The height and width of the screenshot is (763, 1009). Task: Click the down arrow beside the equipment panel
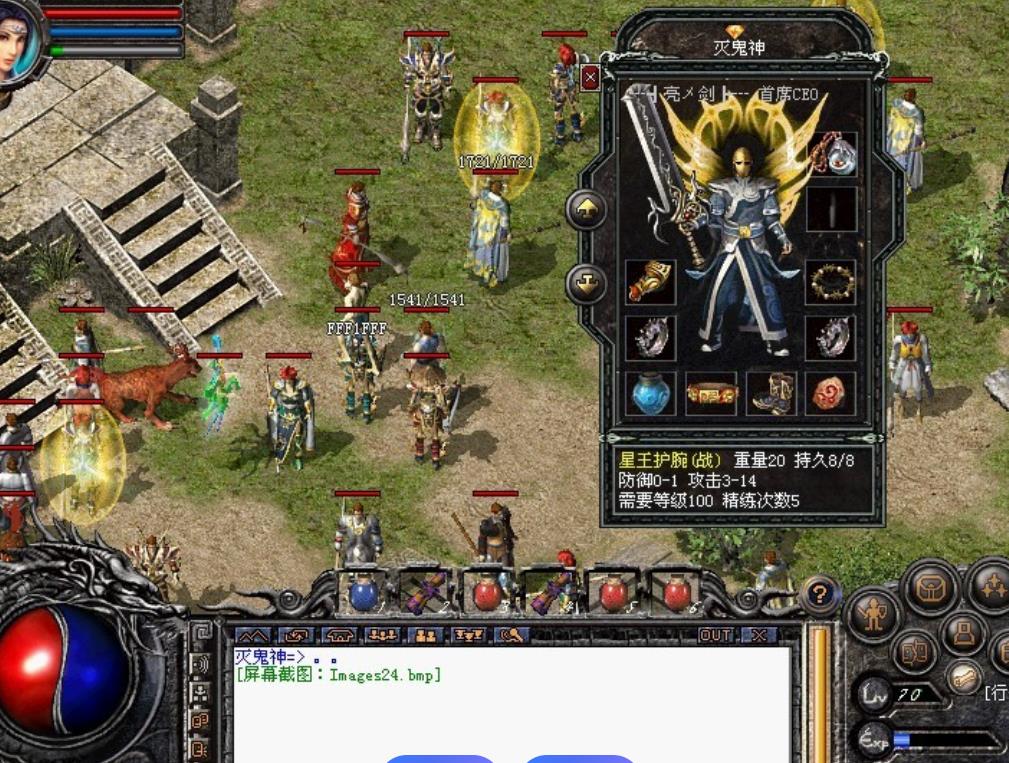coord(586,284)
